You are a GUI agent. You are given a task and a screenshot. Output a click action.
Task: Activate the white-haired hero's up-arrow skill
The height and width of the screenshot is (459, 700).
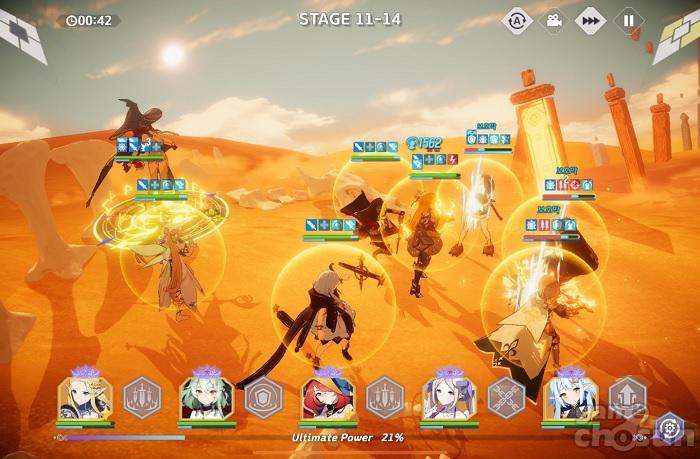tap(627, 397)
